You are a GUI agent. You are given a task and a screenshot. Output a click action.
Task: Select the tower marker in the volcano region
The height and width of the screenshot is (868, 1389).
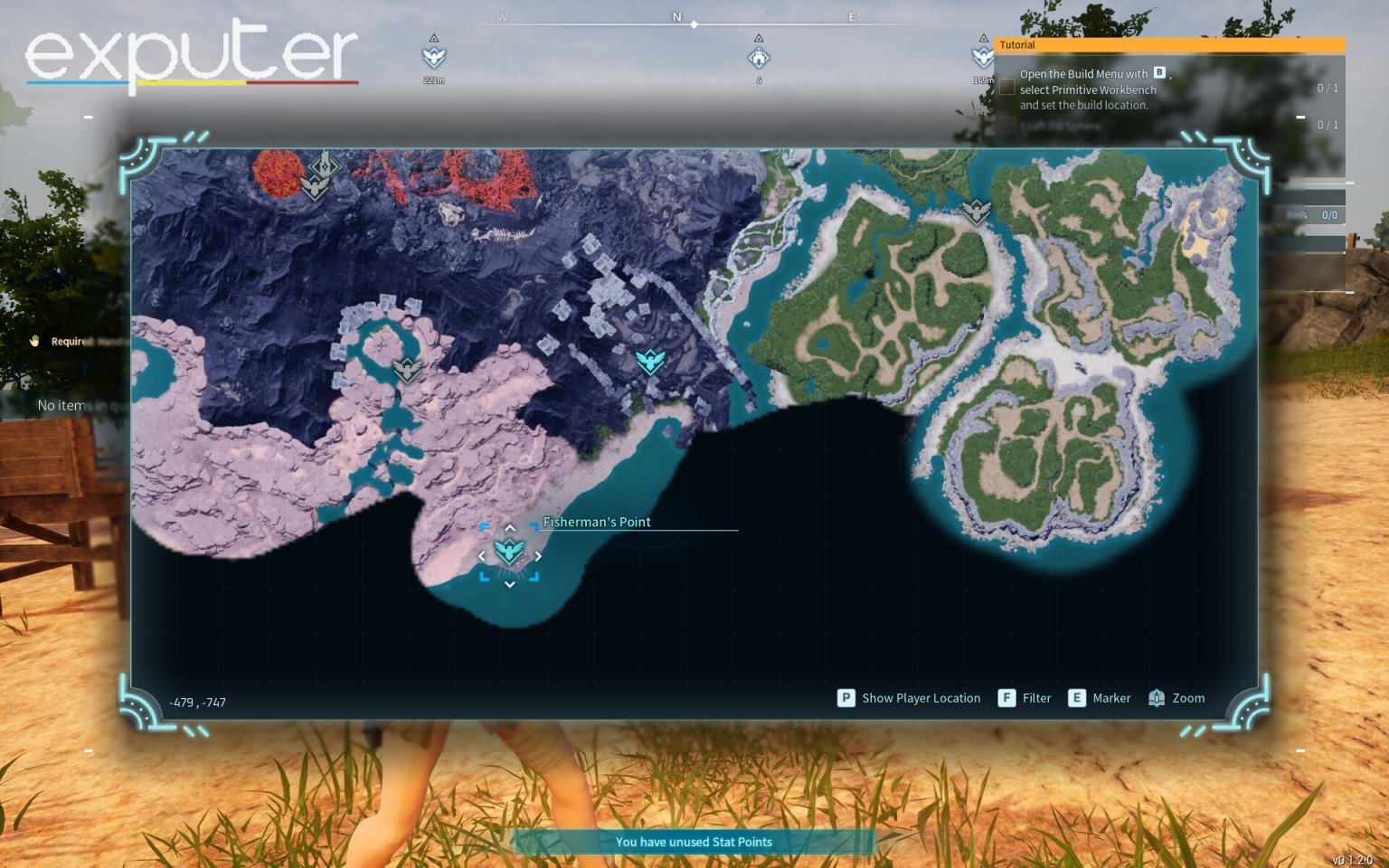[322, 165]
